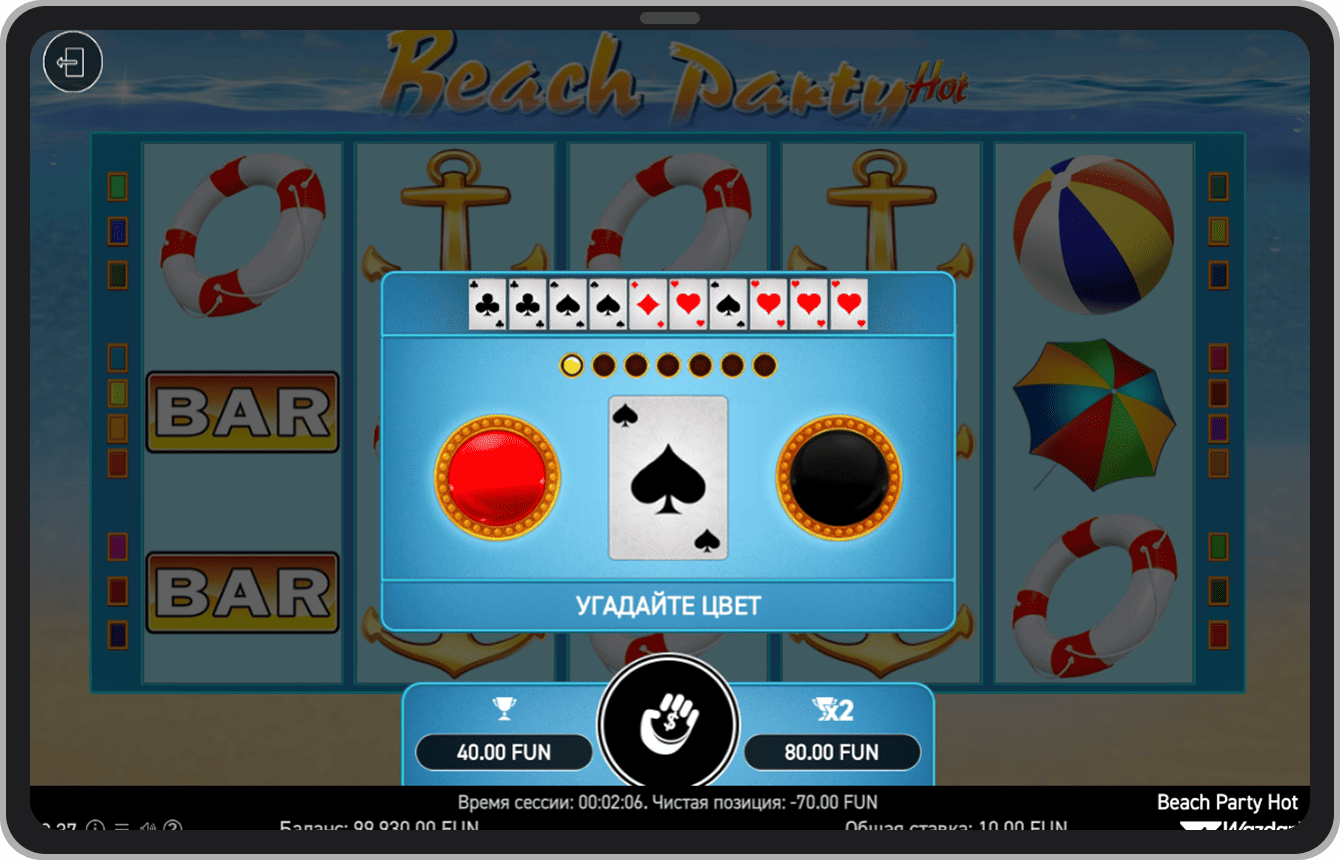Guess red with the red gamble button
Screen dimensions: 1340x860
click(497, 477)
